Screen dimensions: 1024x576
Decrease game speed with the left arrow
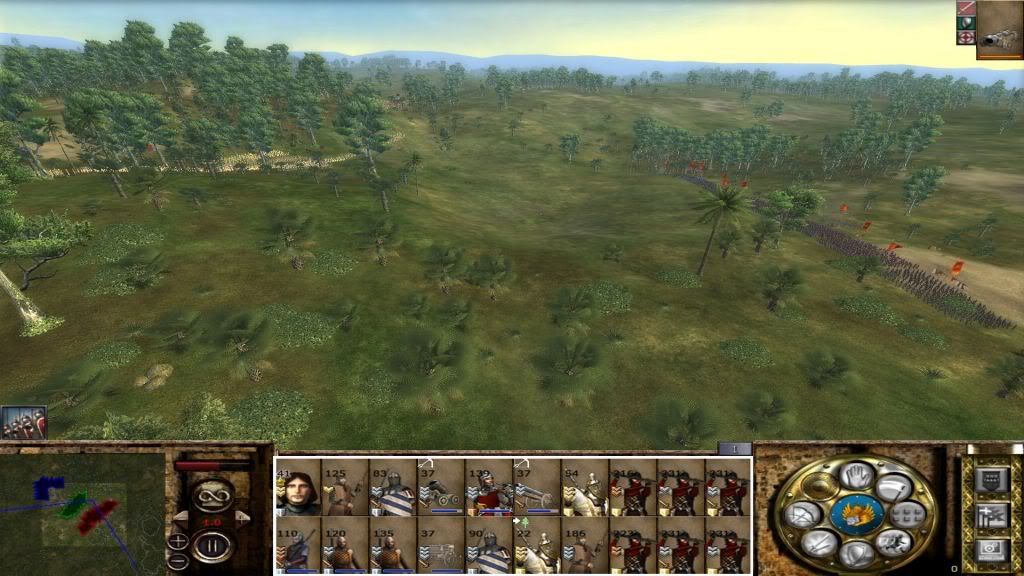[180, 516]
